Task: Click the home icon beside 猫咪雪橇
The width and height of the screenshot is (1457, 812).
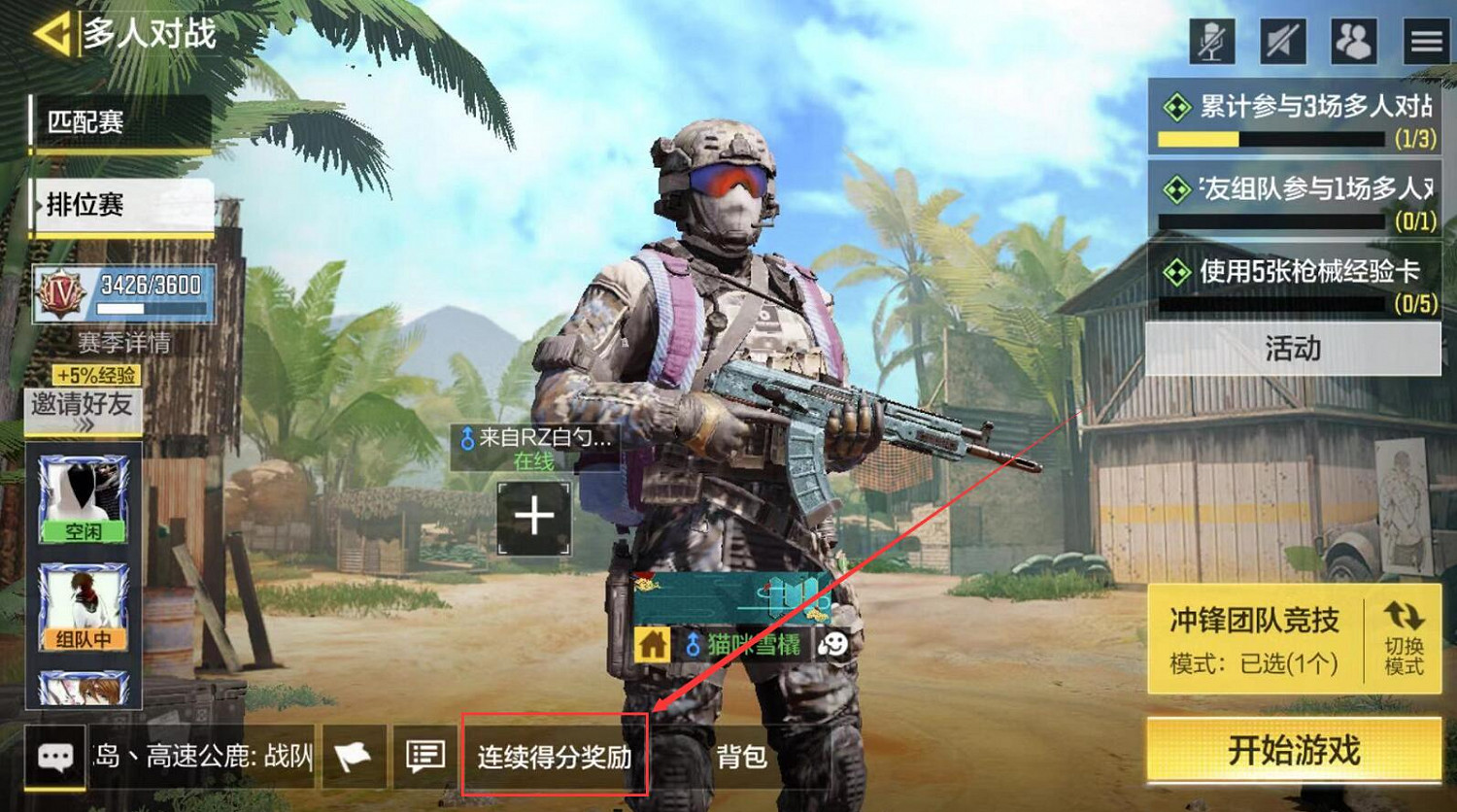Action: [652, 645]
